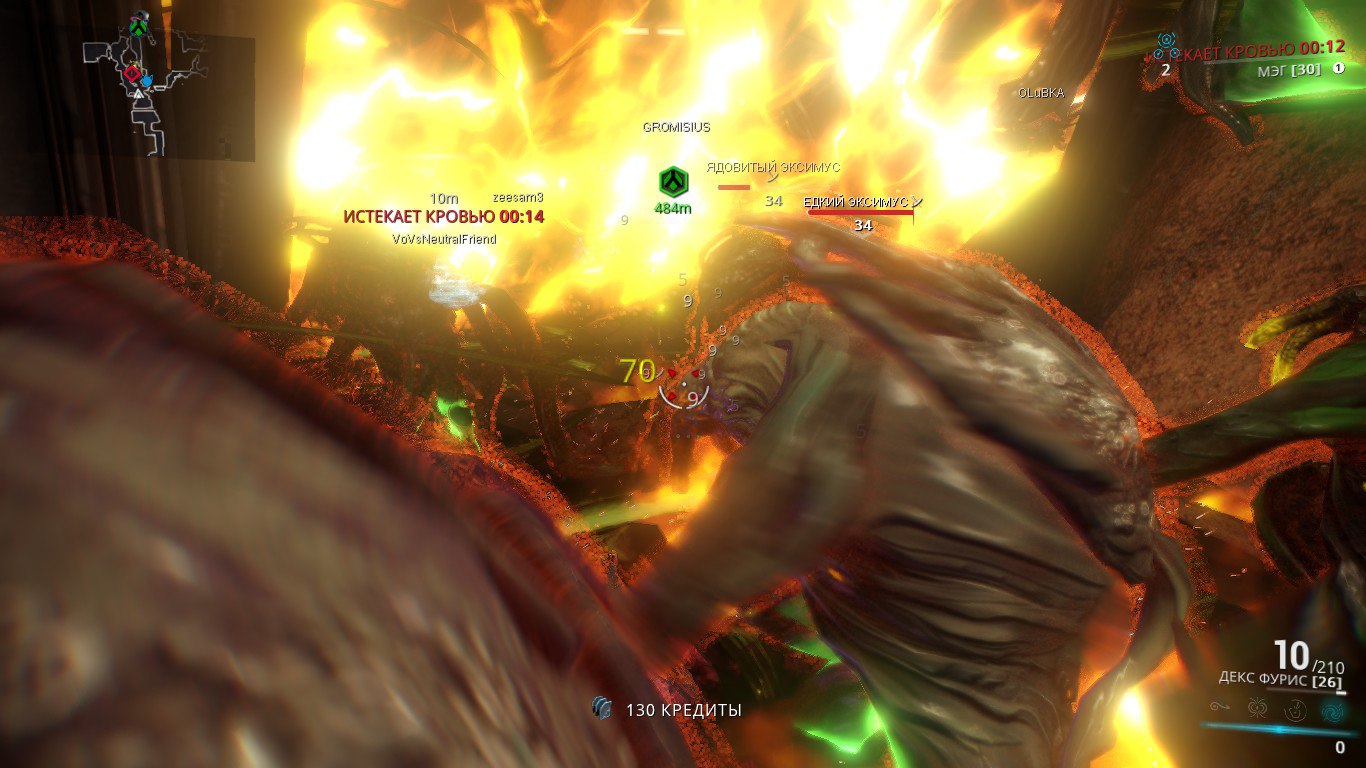Activate Mag's Pull ability icon

pyautogui.click(x=1220, y=708)
